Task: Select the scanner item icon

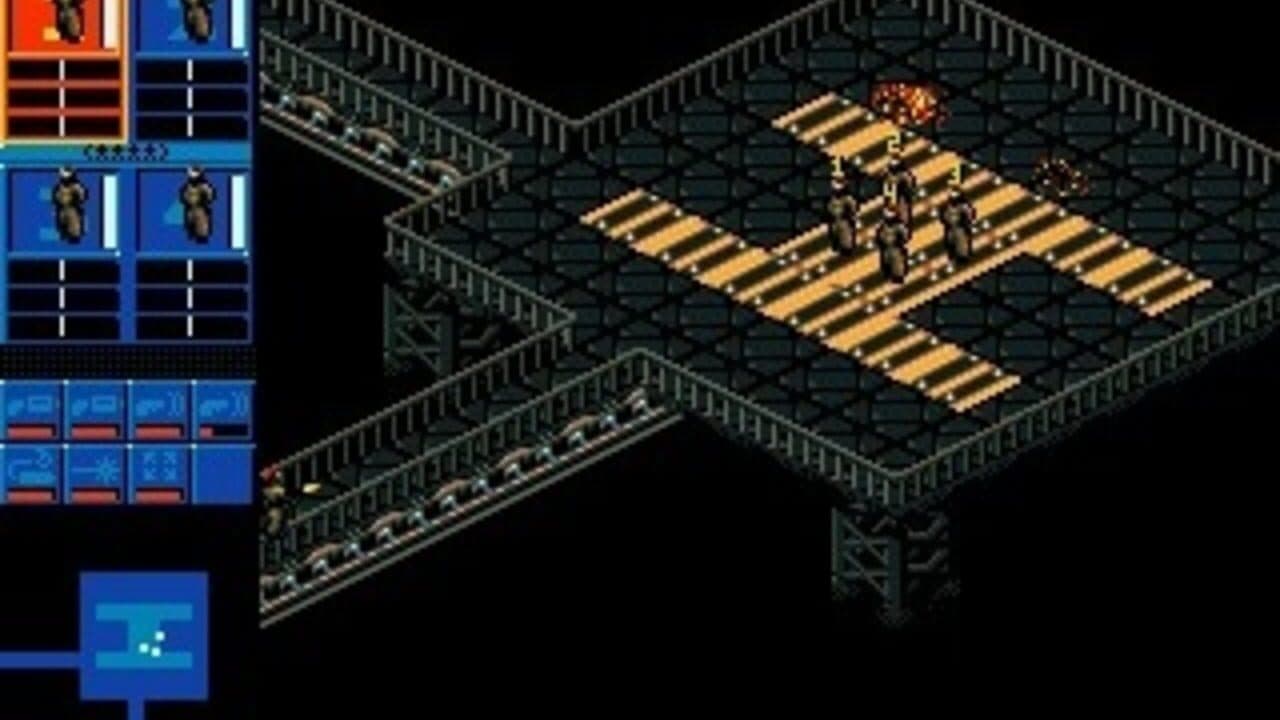Action: pyautogui.click(x=158, y=466)
